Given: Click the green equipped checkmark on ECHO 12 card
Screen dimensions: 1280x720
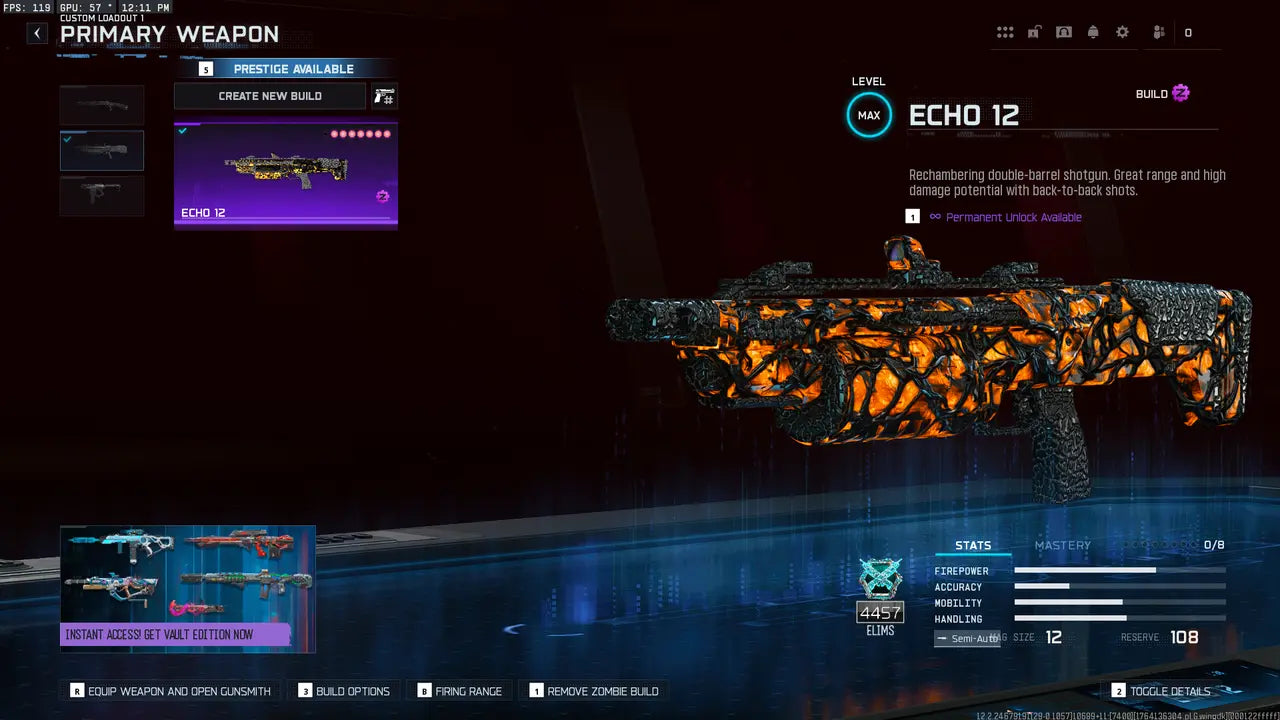Looking at the screenshot, I should coord(181,129).
